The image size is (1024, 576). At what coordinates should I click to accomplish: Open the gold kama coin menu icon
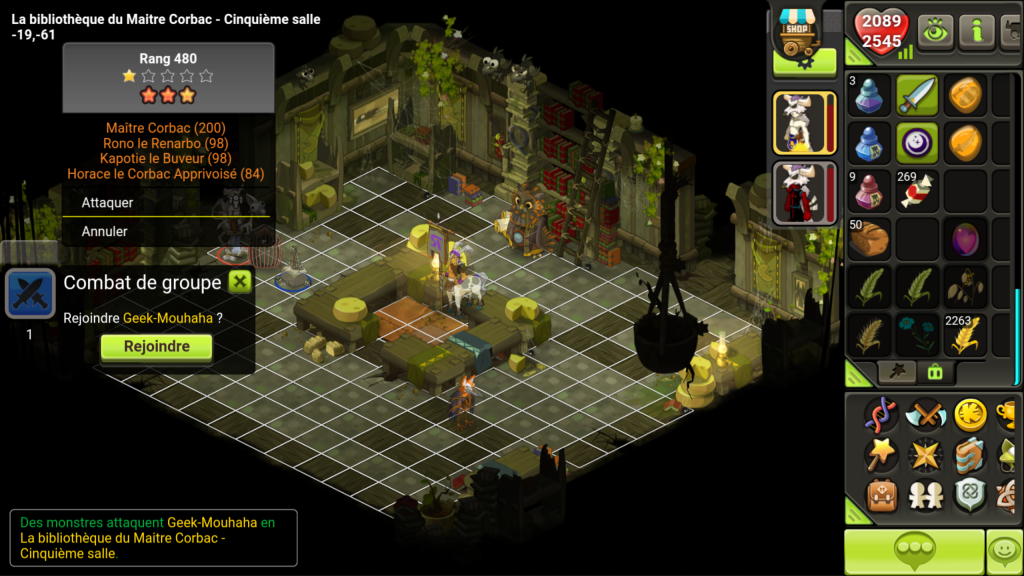(969, 413)
